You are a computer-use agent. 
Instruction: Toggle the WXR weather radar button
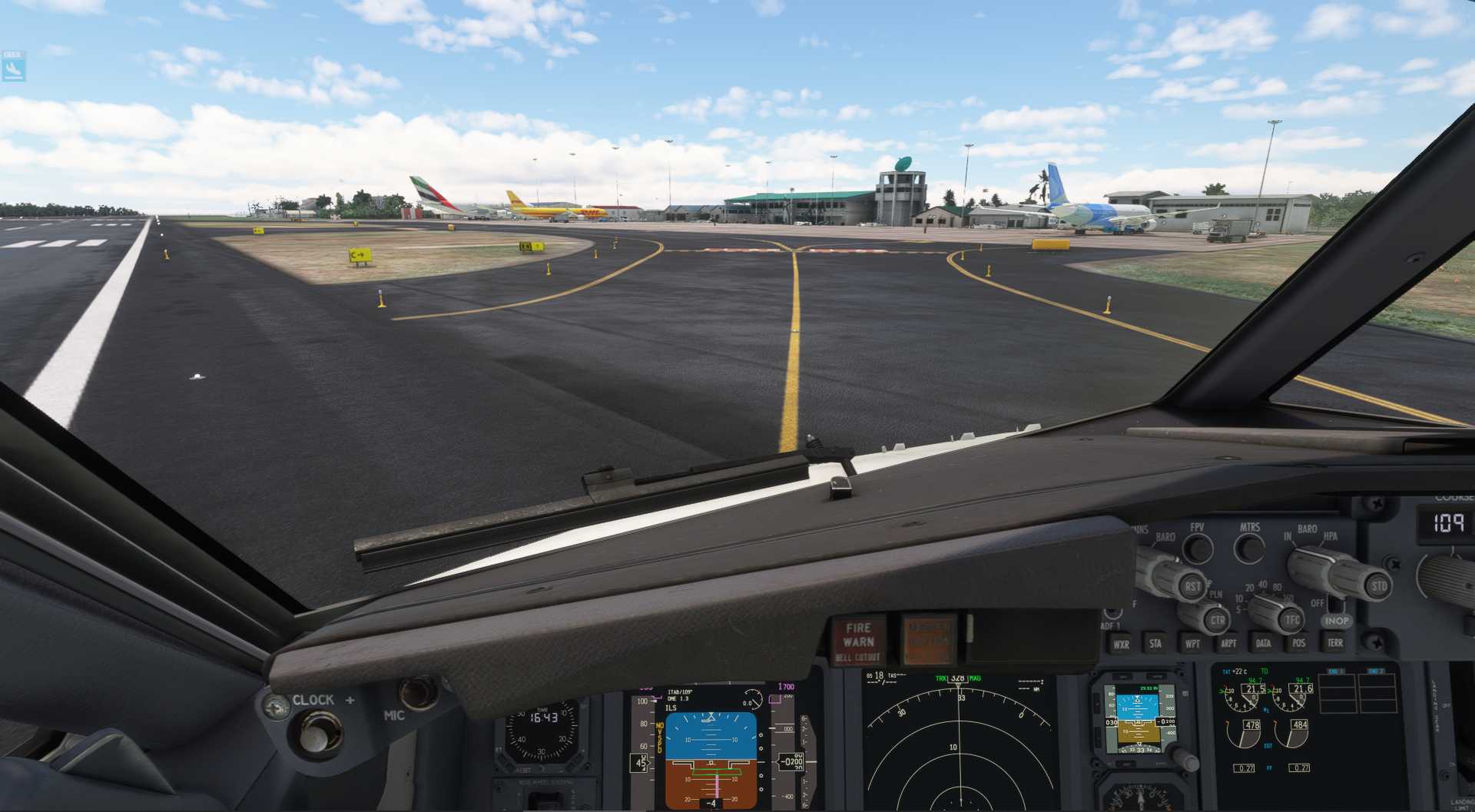tap(1121, 644)
